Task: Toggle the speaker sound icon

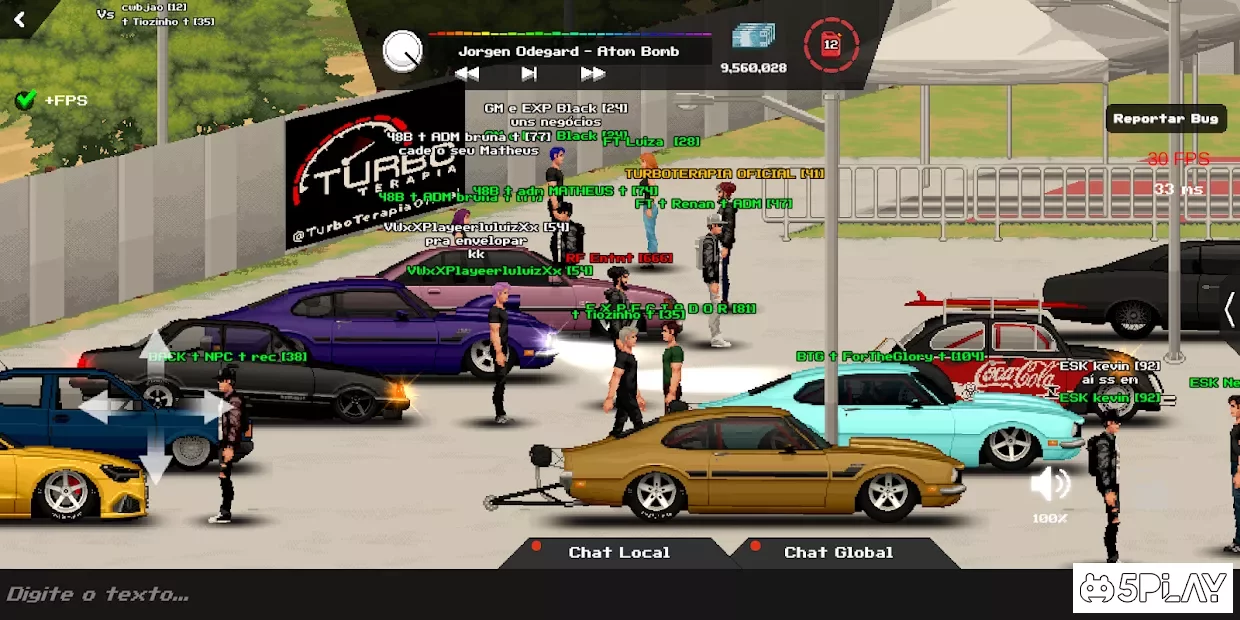Action: click(x=1050, y=486)
